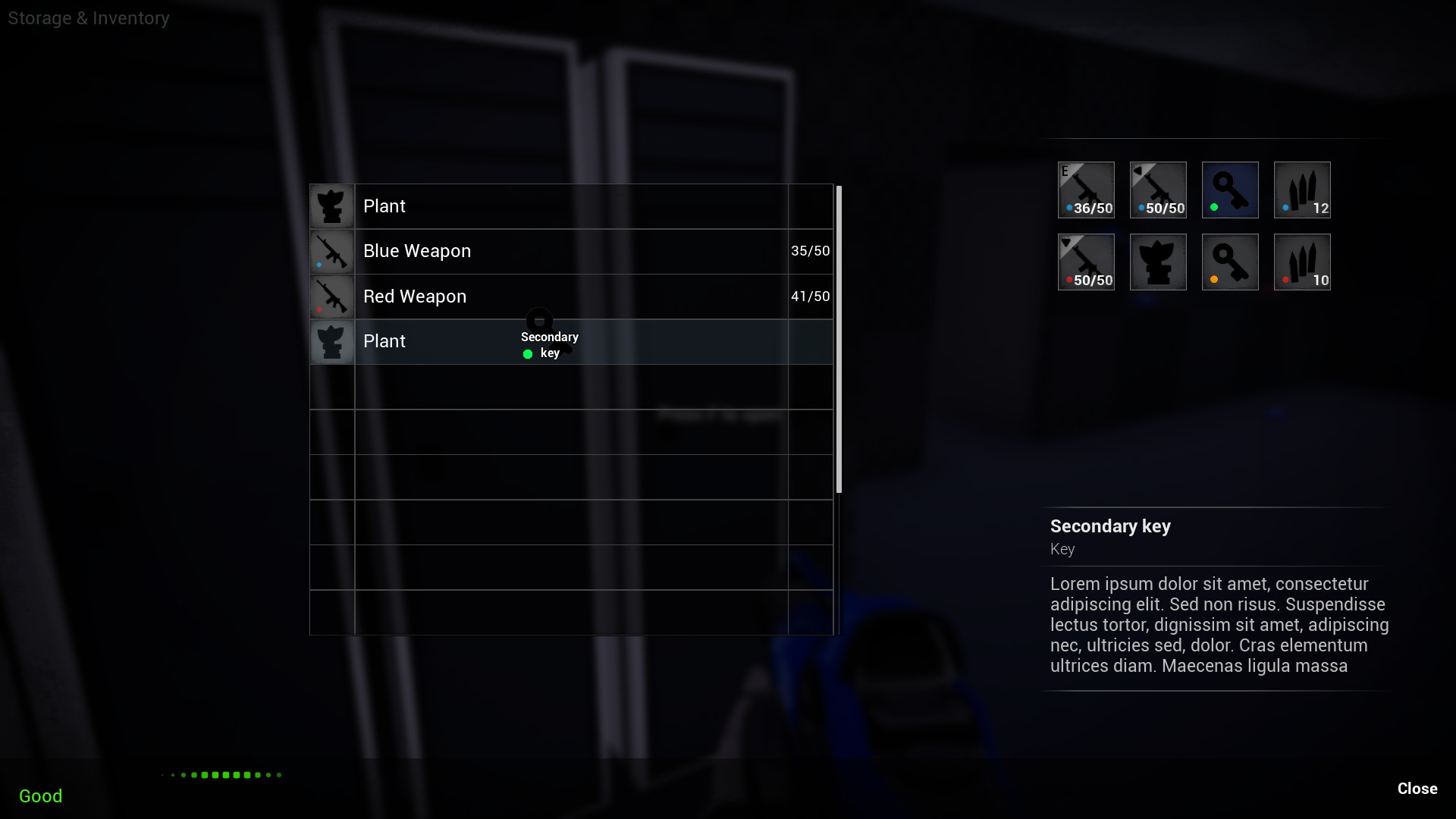Click the Good status label
Image resolution: width=1456 pixels, height=819 pixels.
[x=40, y=795]
